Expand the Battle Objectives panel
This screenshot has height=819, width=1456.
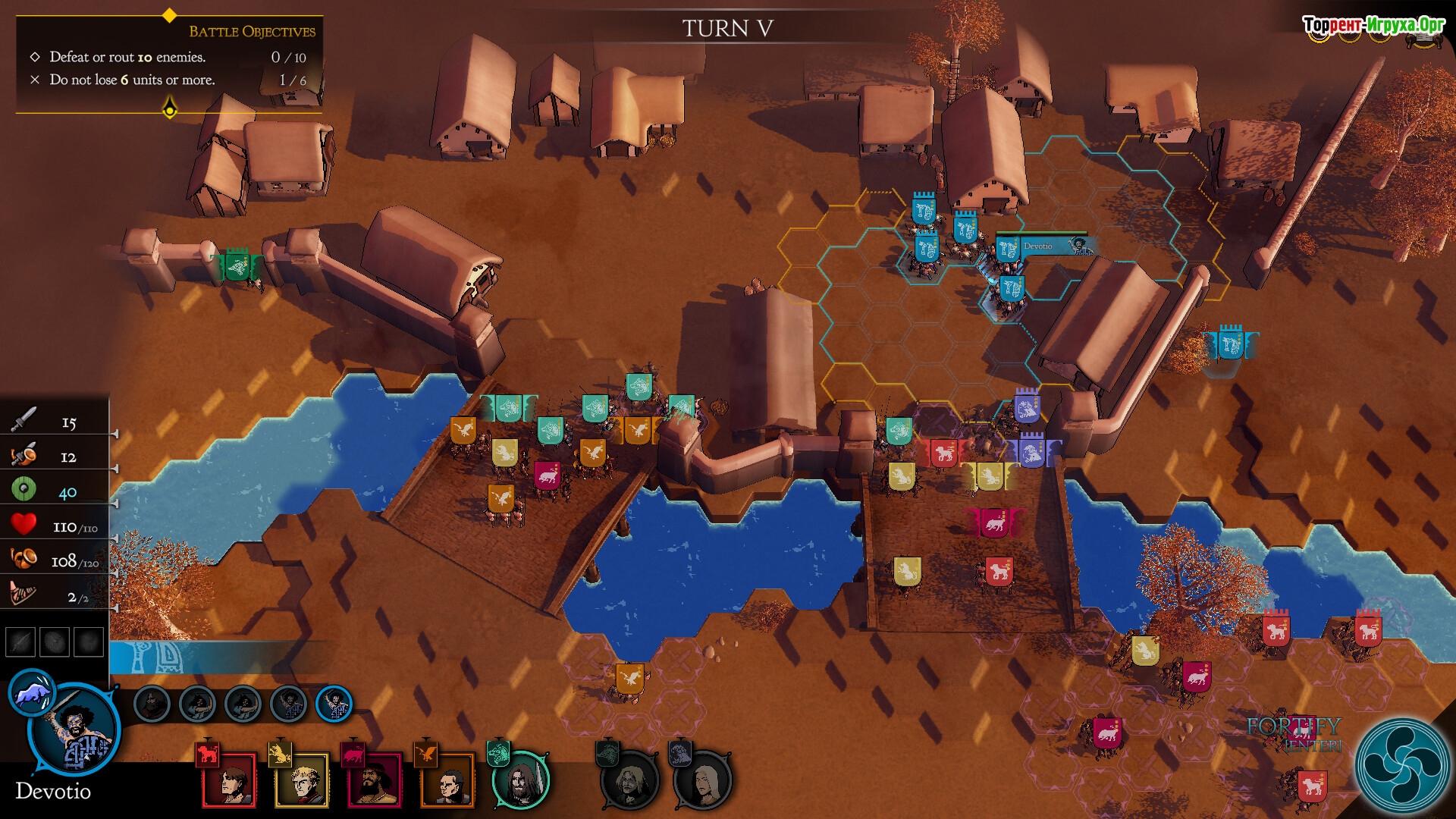(170, 110)
